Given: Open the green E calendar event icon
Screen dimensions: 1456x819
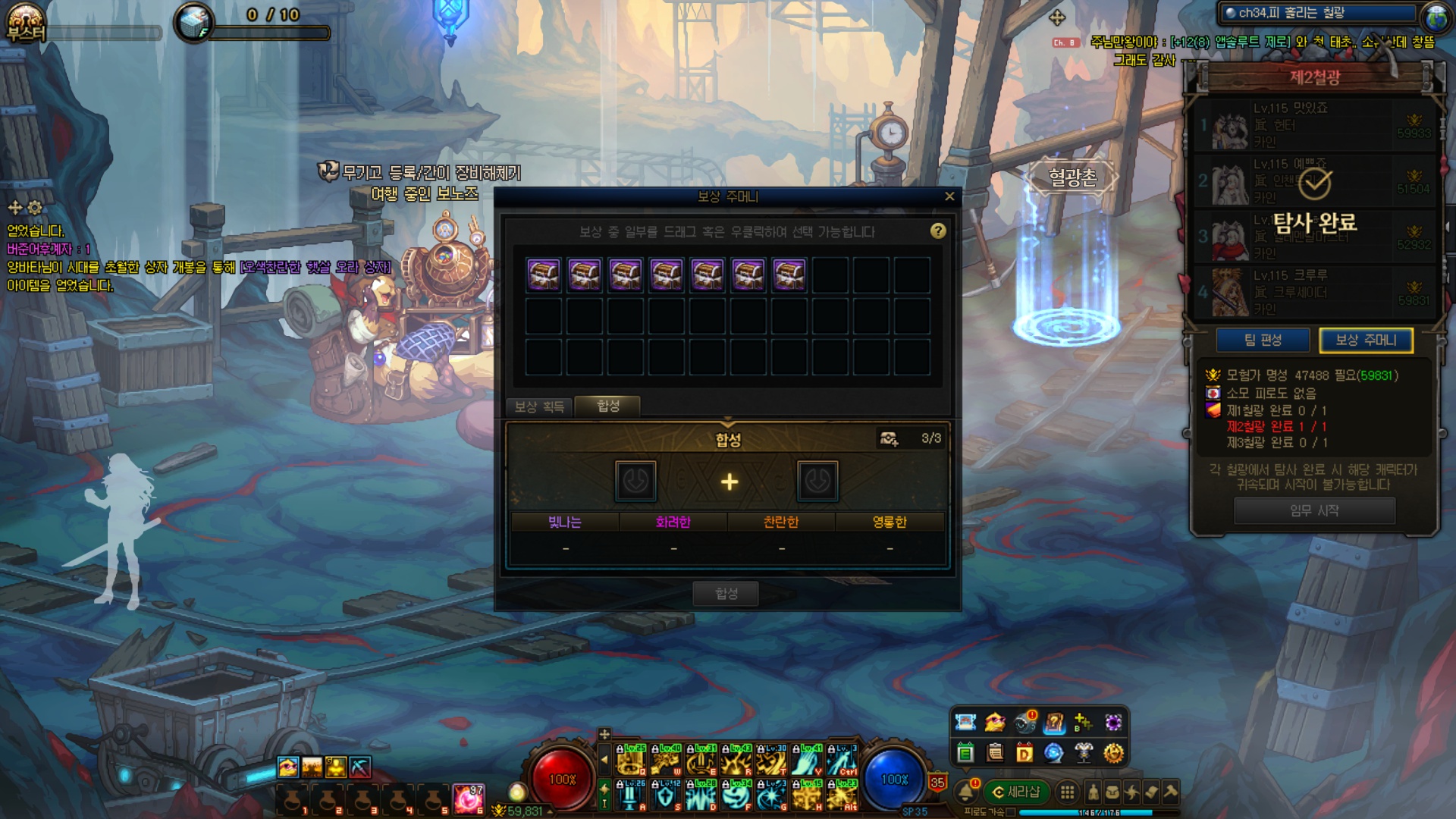Looking at the screenshot, I should click(x=965, y=753).
